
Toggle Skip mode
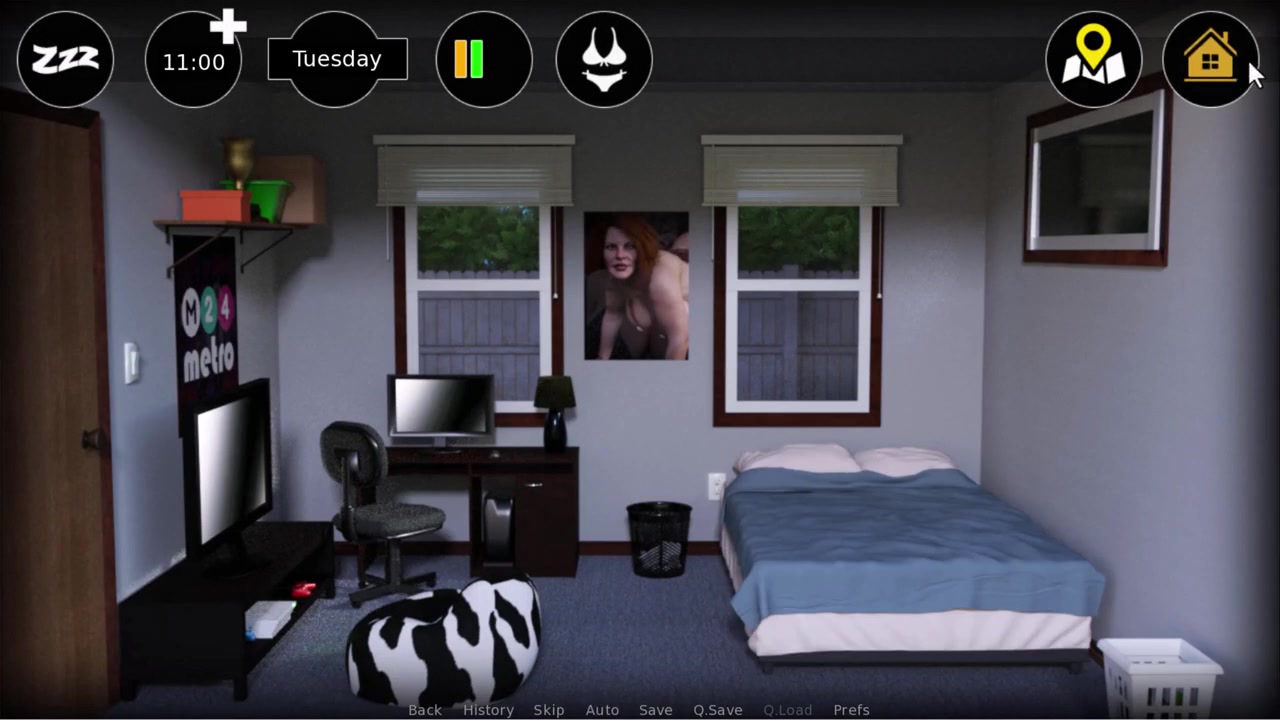click(549, 710)
